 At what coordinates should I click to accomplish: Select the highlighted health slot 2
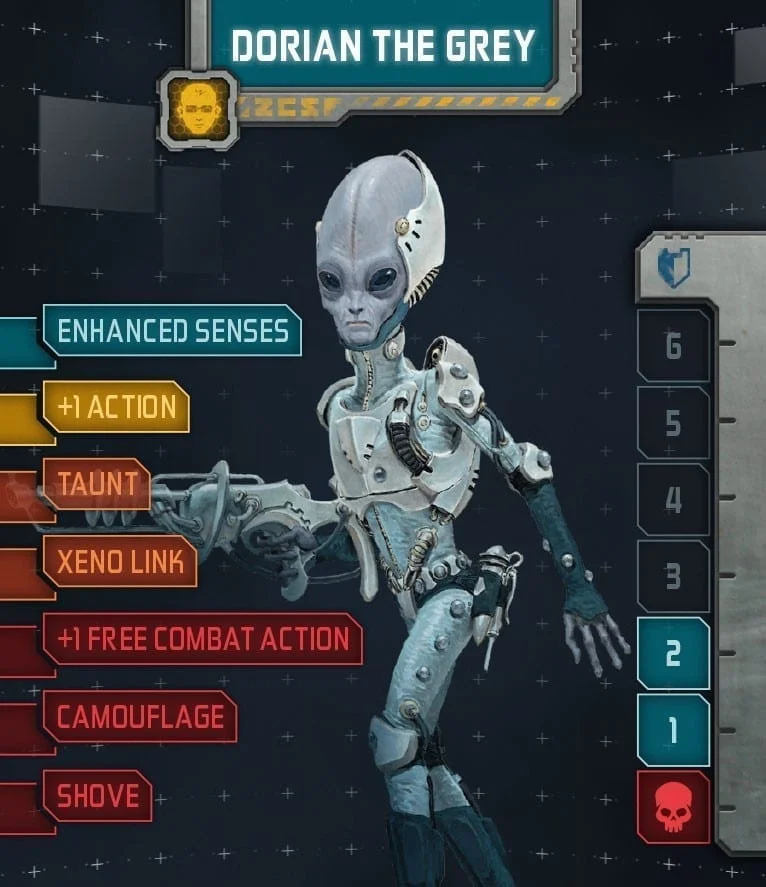pos(673,653)
